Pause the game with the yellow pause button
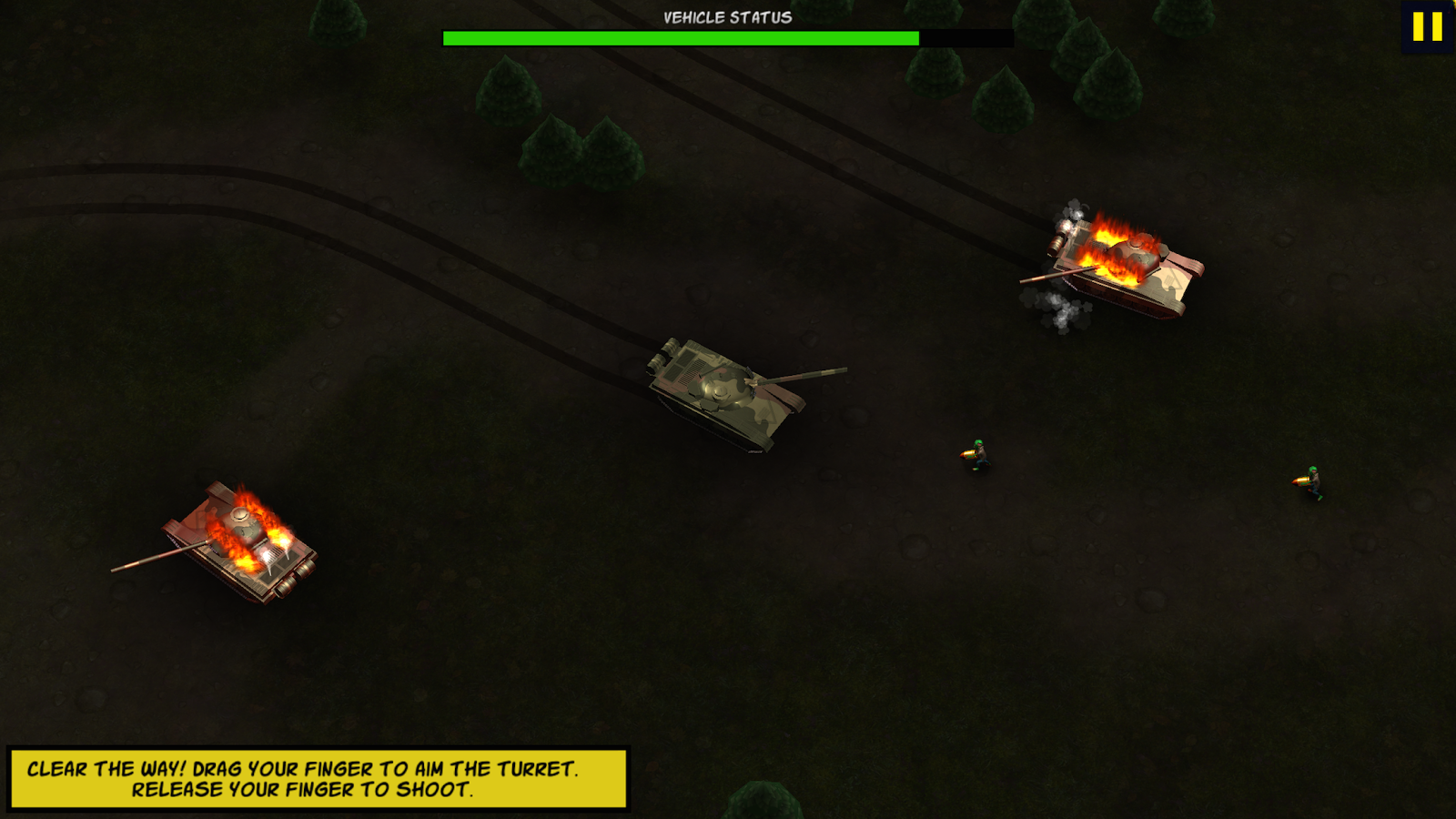 1427,26
